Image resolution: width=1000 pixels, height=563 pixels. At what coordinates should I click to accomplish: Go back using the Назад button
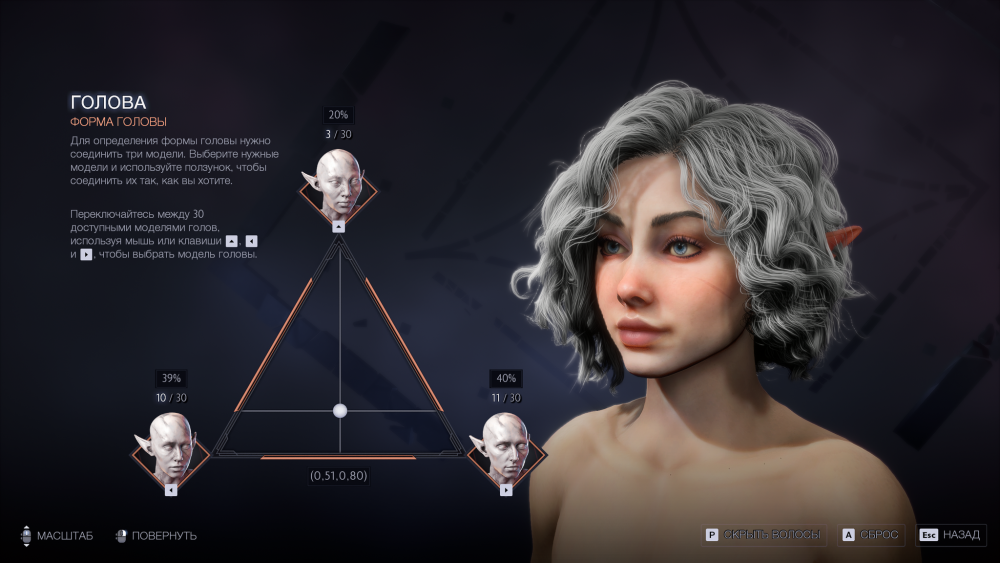click(951, 535)
